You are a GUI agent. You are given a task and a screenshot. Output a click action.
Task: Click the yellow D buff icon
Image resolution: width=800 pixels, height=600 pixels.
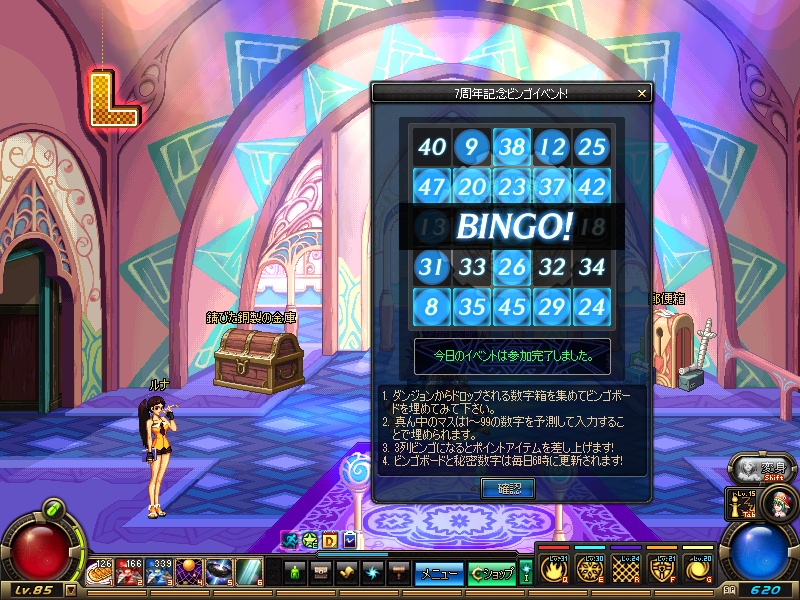coord(330,540)
